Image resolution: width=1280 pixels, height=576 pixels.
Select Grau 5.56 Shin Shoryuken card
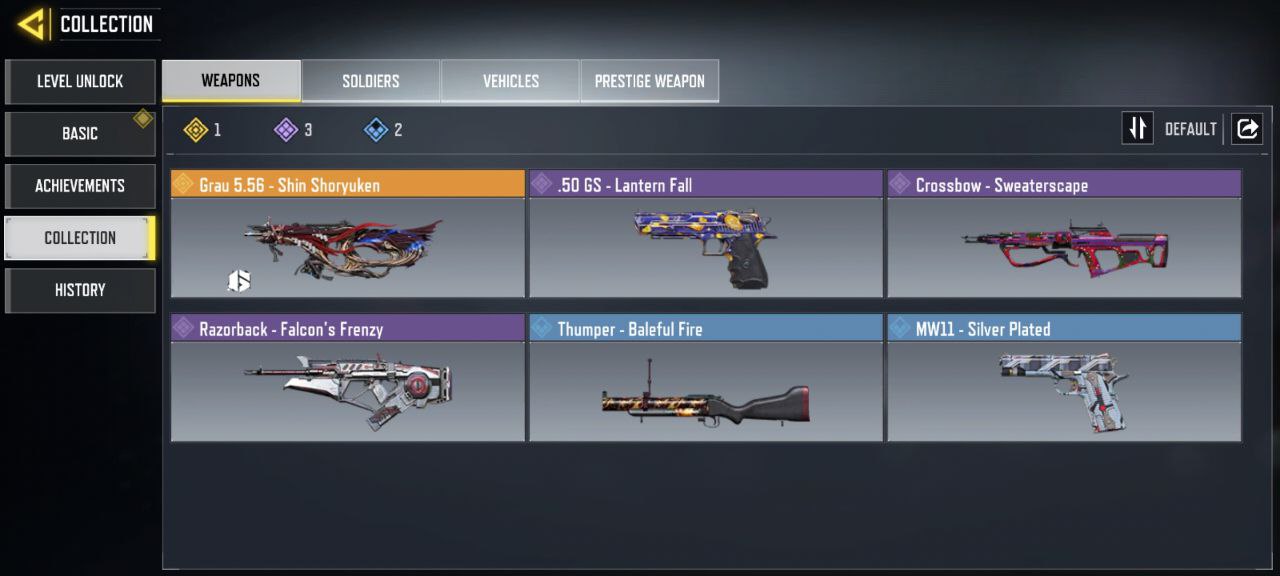pos(348,235)
